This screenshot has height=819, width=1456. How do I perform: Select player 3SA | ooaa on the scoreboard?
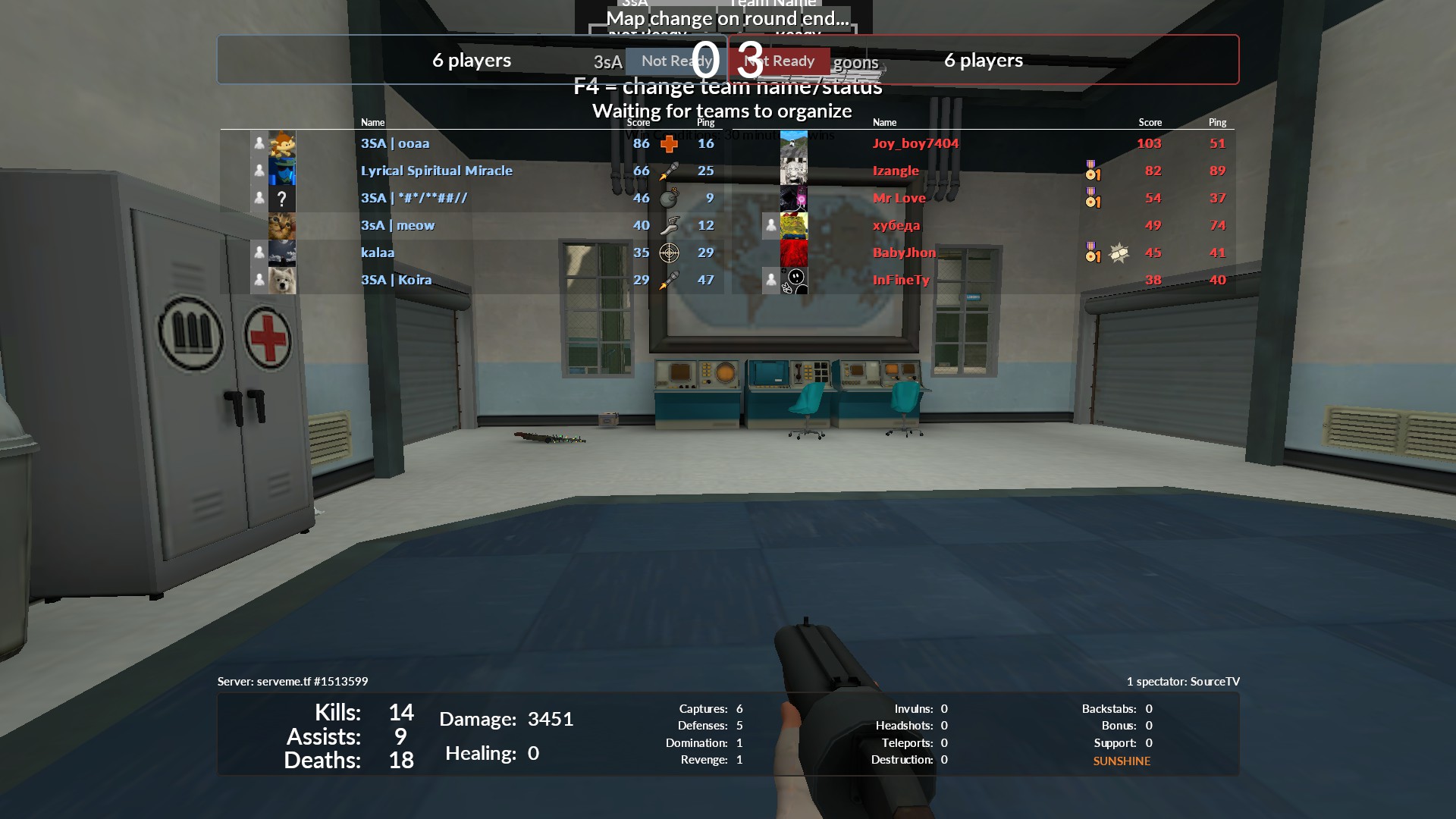(395, 143)
